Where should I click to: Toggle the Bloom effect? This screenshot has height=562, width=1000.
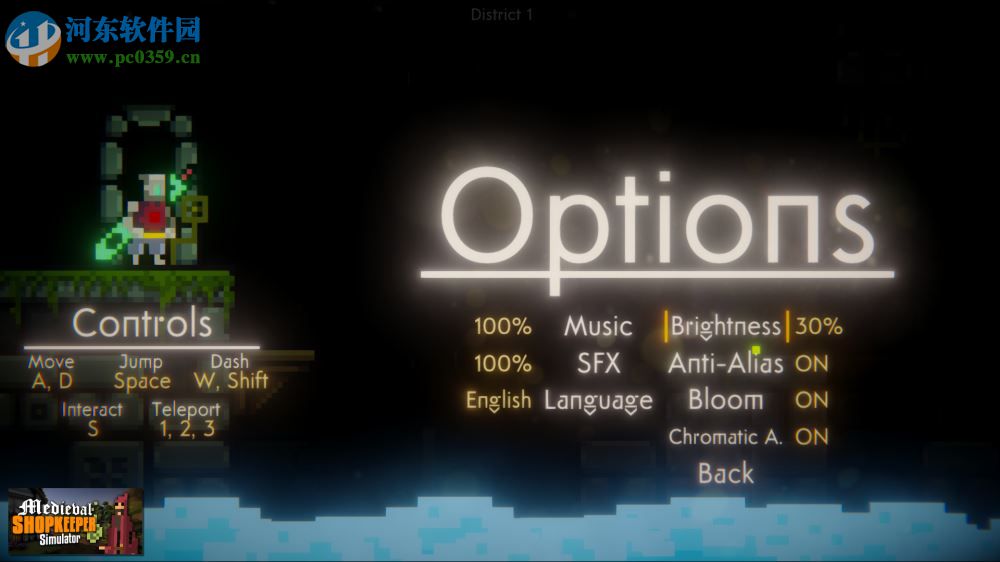coord(725,400)
